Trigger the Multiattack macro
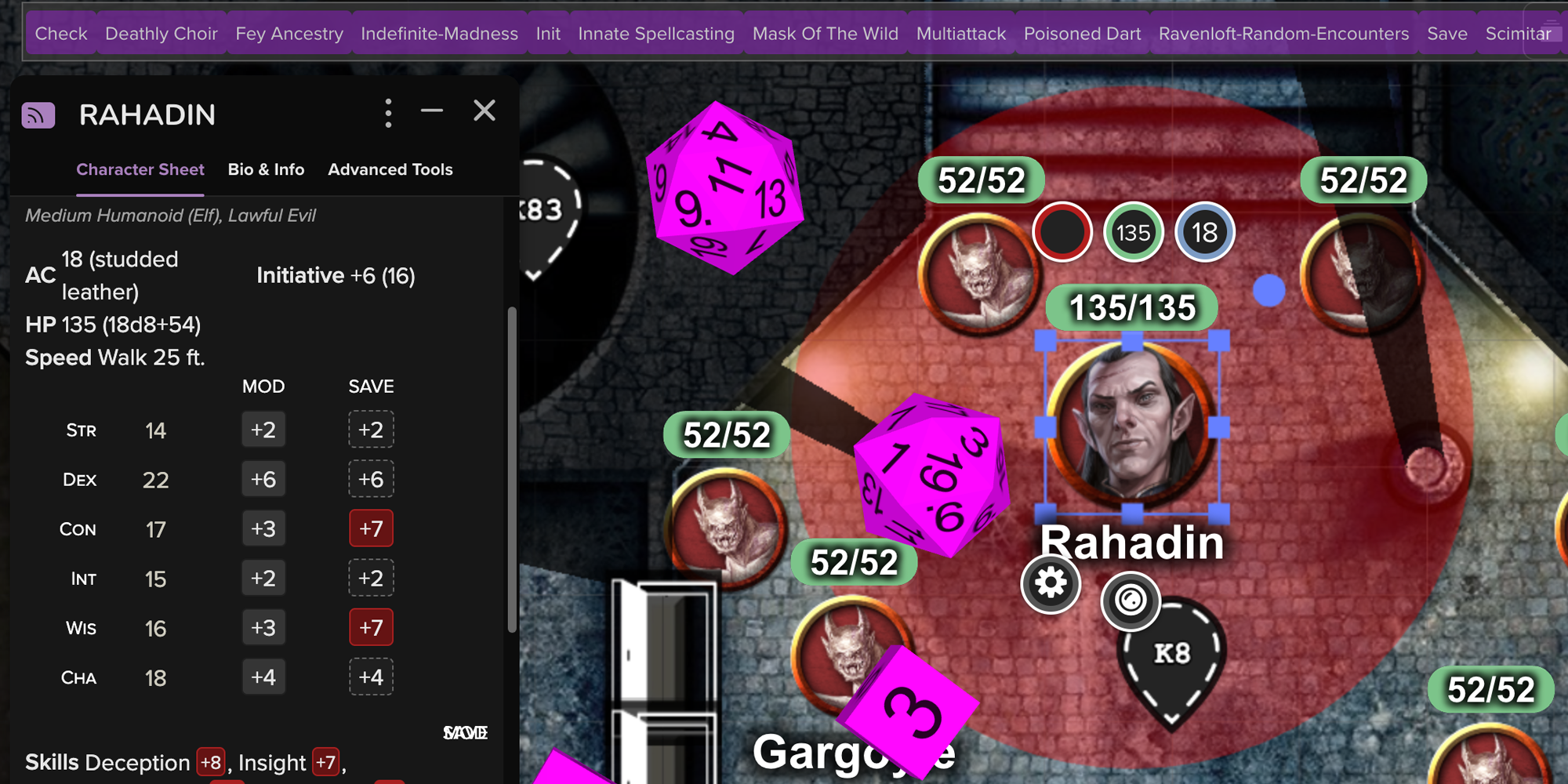 tap(961, 33)
